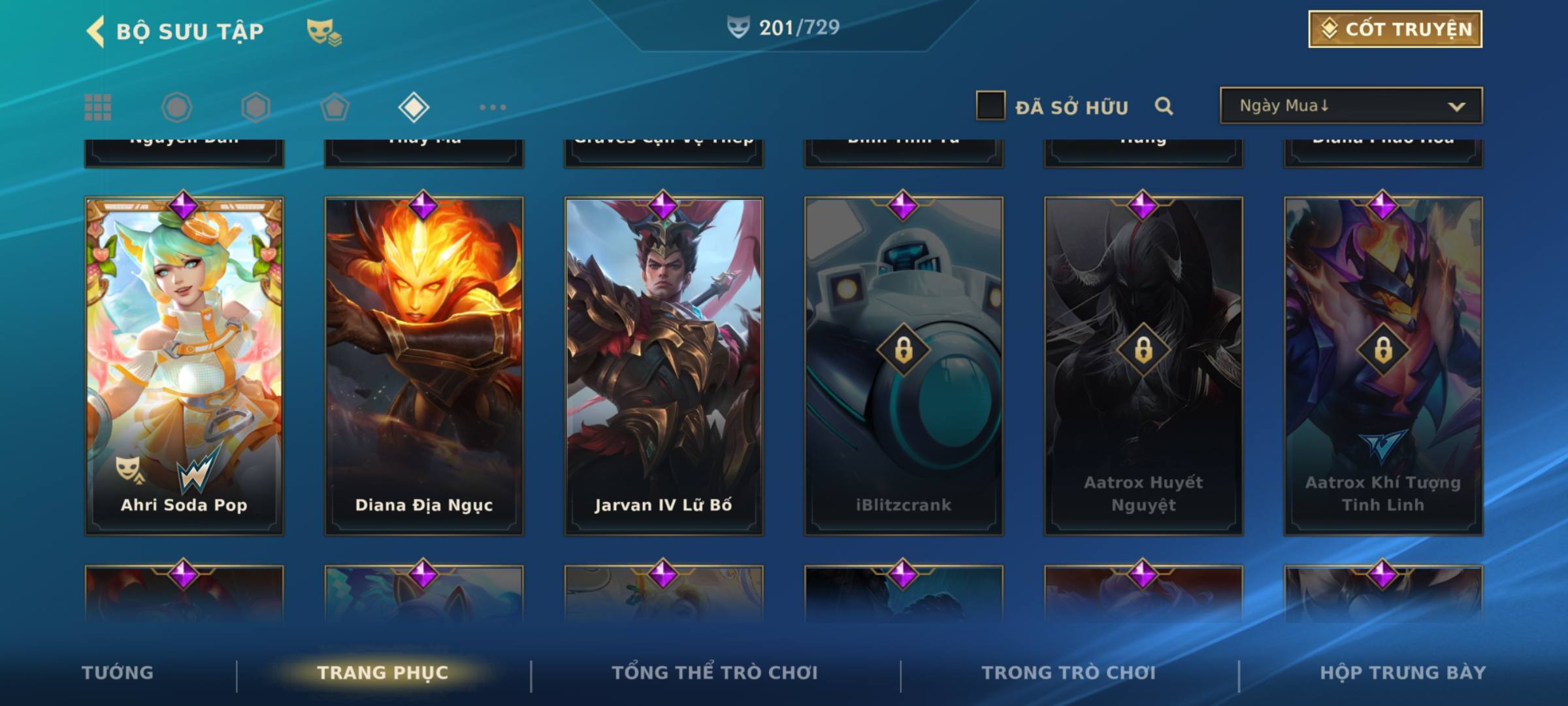The height and width of the screenshot is (706, 1568).
Task: Go back from Bộ Sưu Tập screen
Action: (x=96, y=31)
